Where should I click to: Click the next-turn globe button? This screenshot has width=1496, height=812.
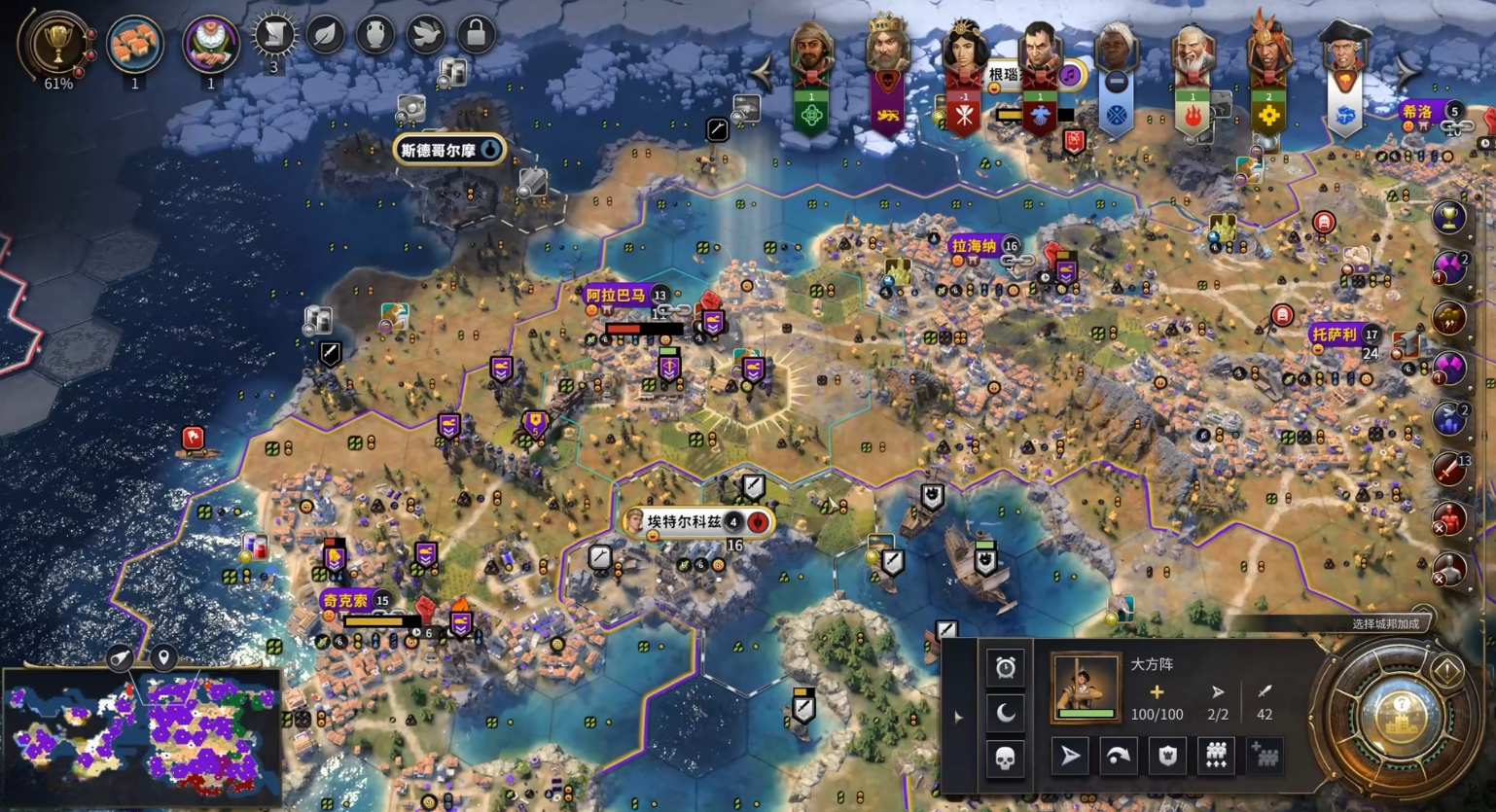pyautogui.click(x=1399, y=718)
